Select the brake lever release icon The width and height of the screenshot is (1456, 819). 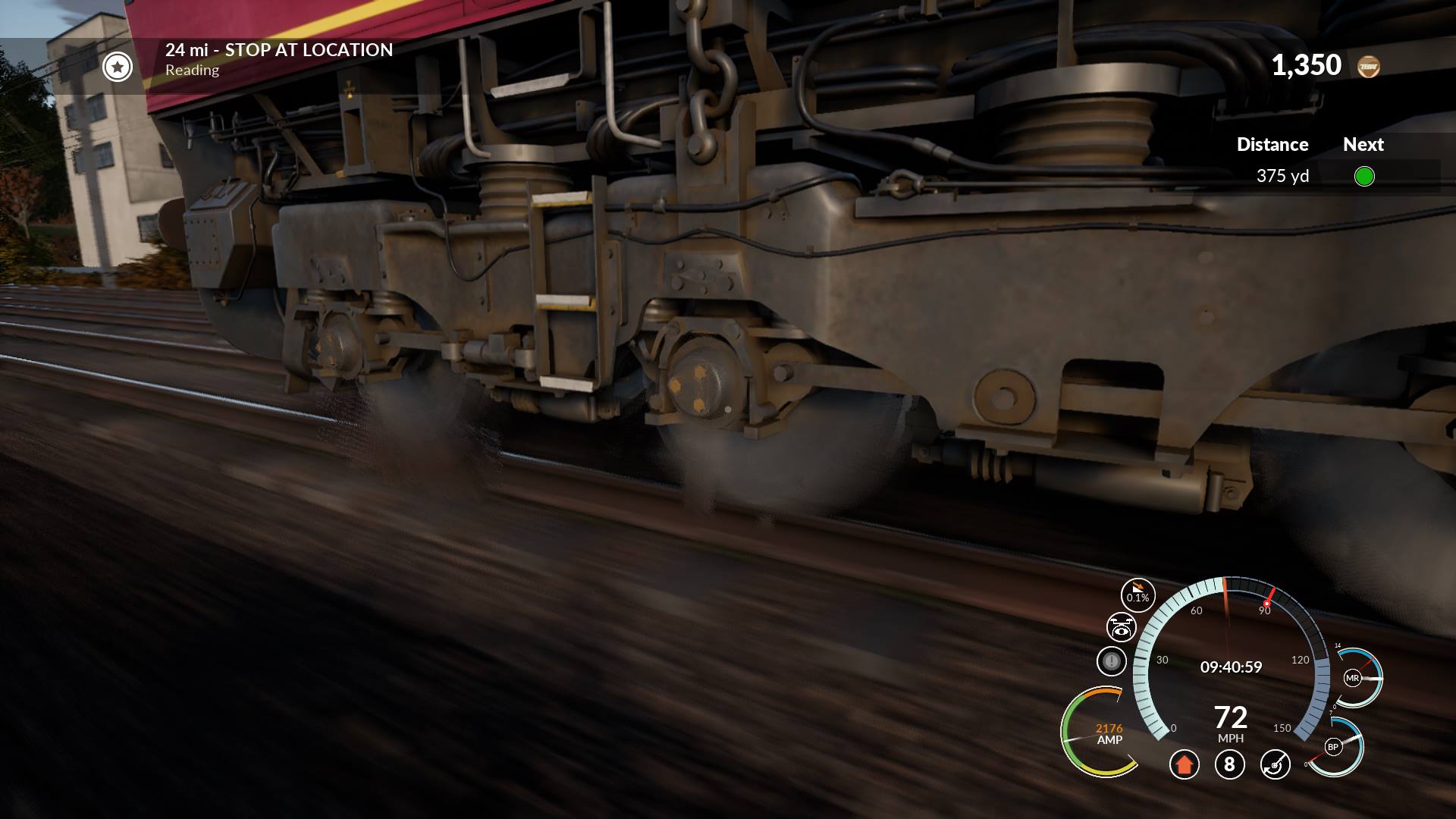(1275, 764)
